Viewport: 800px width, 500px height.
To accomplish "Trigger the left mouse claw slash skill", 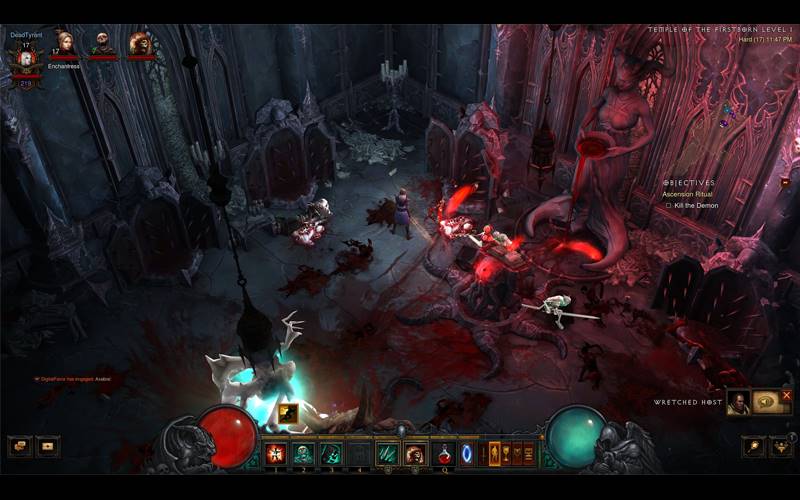I will click(x=387, y=453).
